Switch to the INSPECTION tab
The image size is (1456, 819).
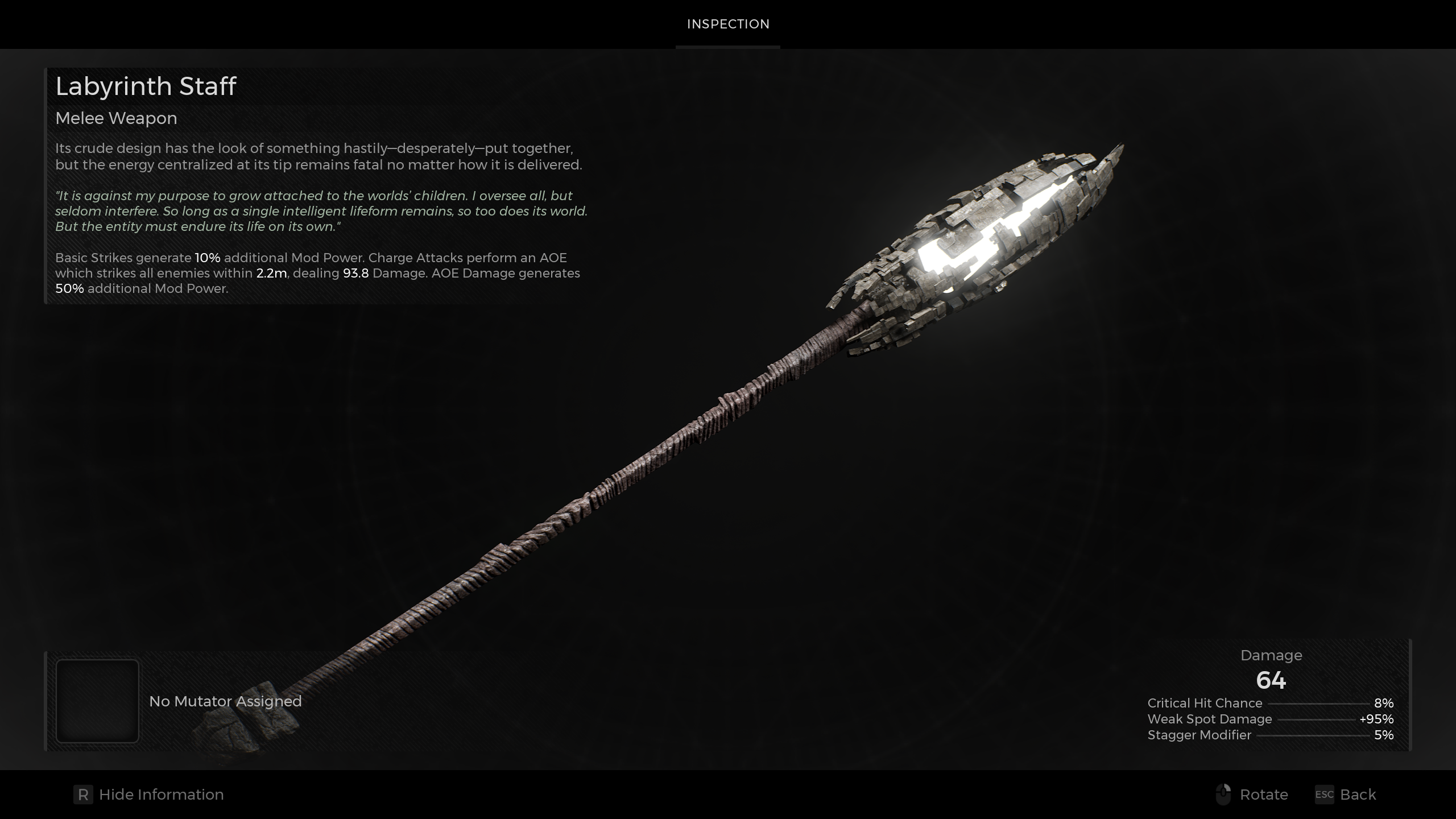pos(728,24)
